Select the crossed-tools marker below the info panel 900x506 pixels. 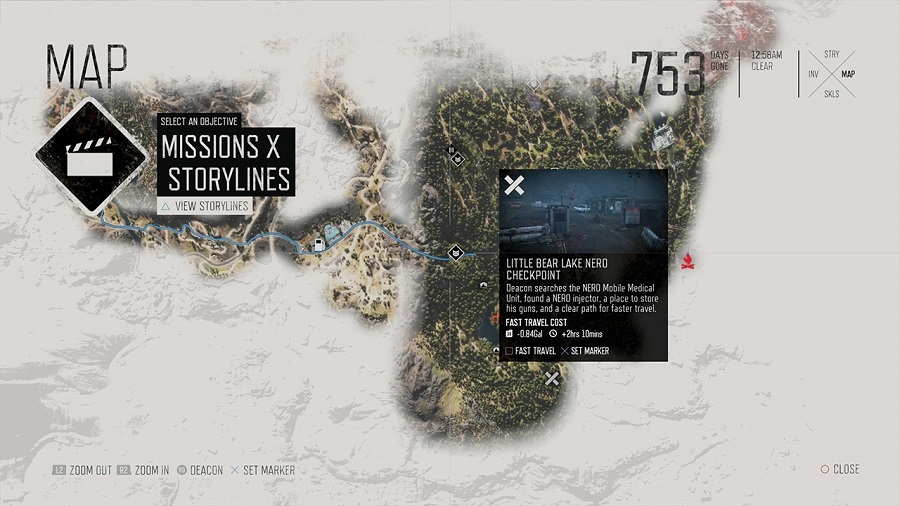pos(551,378)
